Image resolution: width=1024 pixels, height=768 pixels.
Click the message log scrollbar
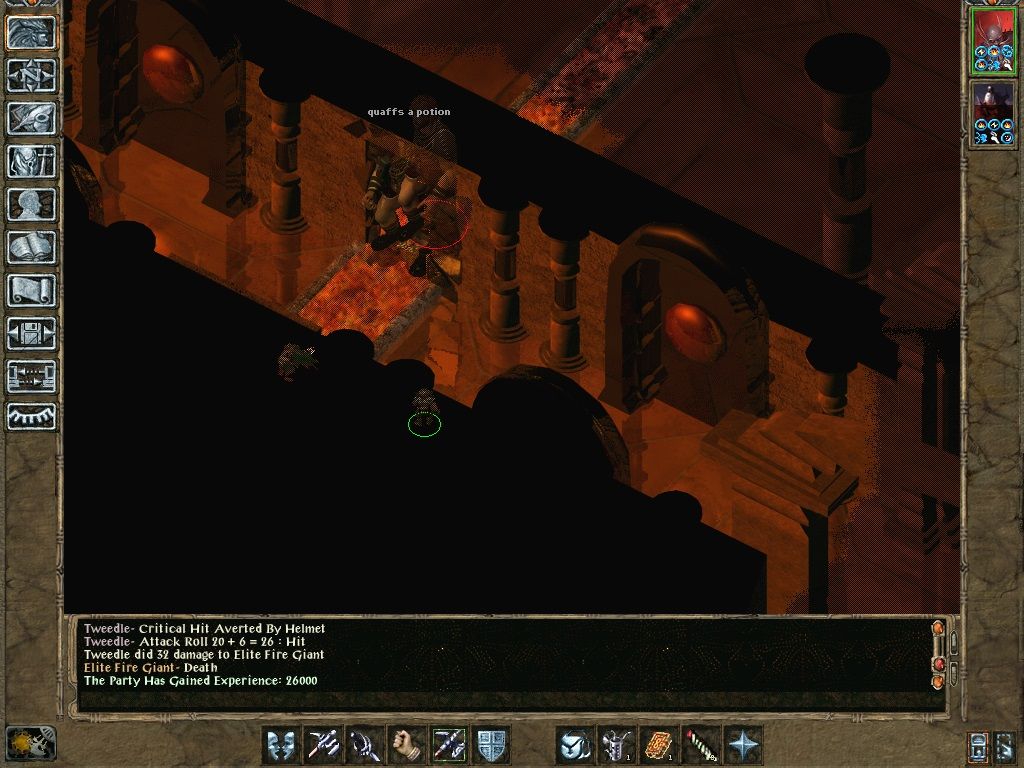938,654
